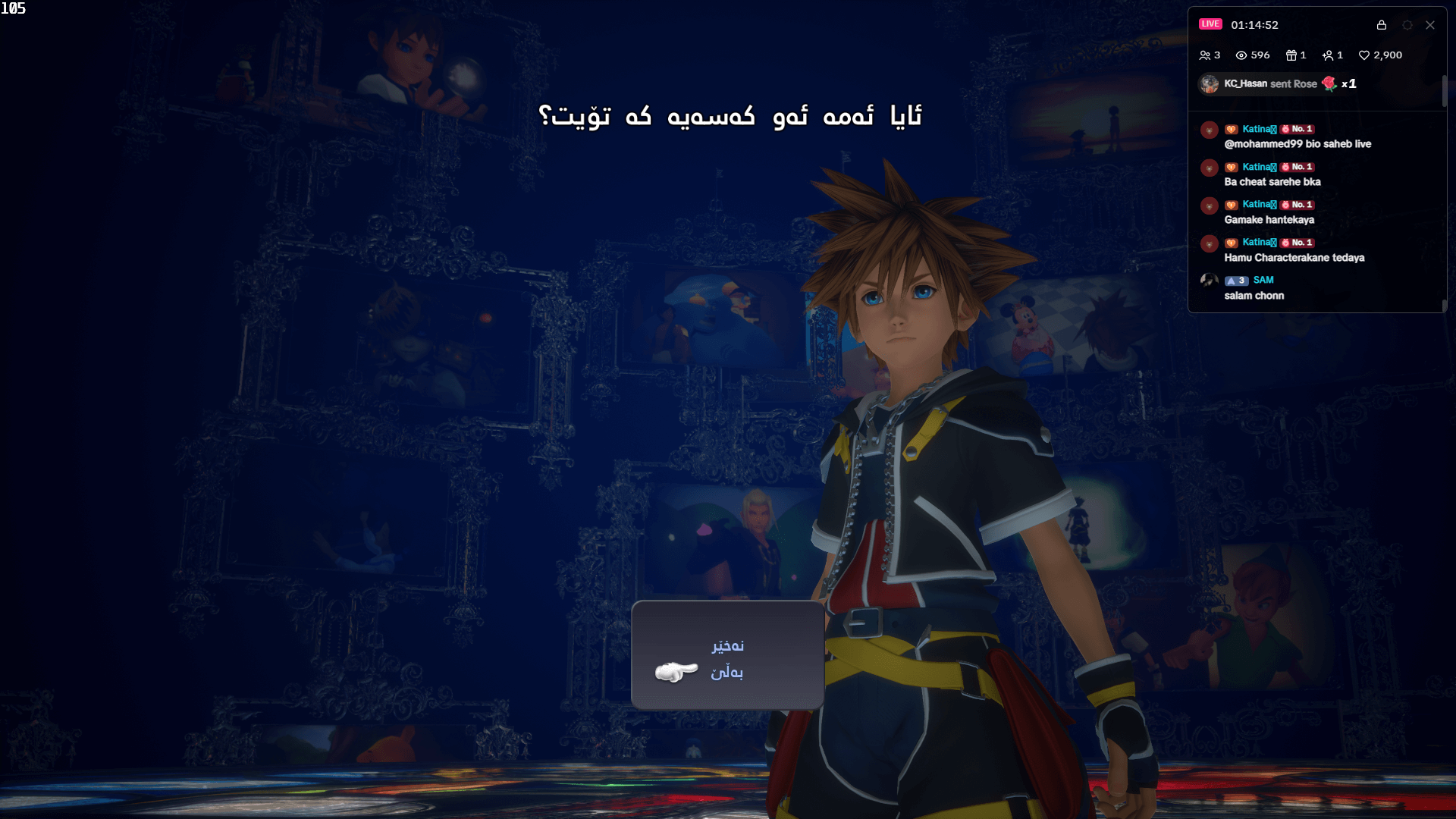Click Katina's No. 1 fan badge

pyautogui.click(x=1296, y=129)
